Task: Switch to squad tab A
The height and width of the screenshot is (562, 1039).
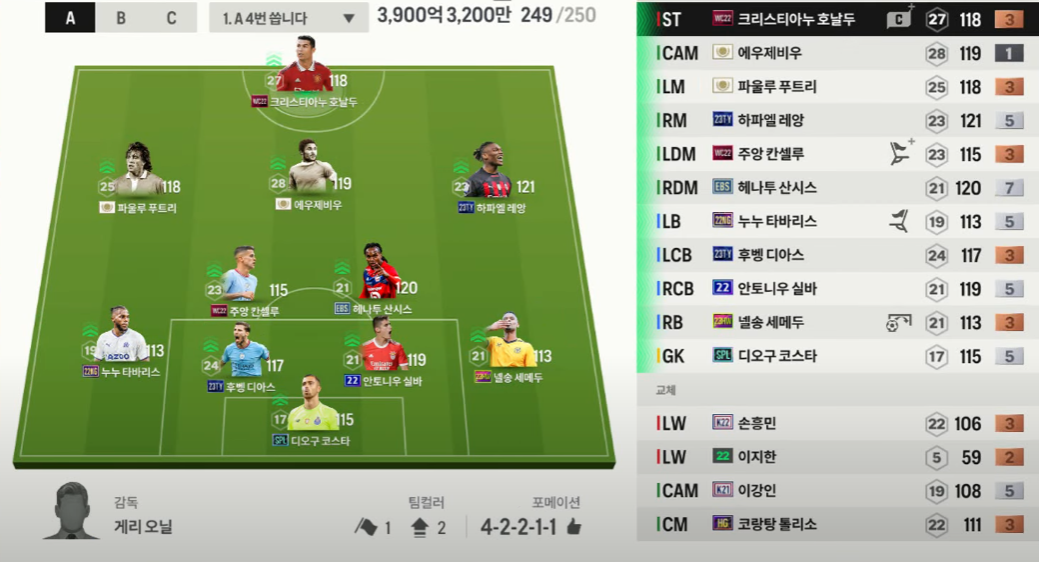Action: 71,18
